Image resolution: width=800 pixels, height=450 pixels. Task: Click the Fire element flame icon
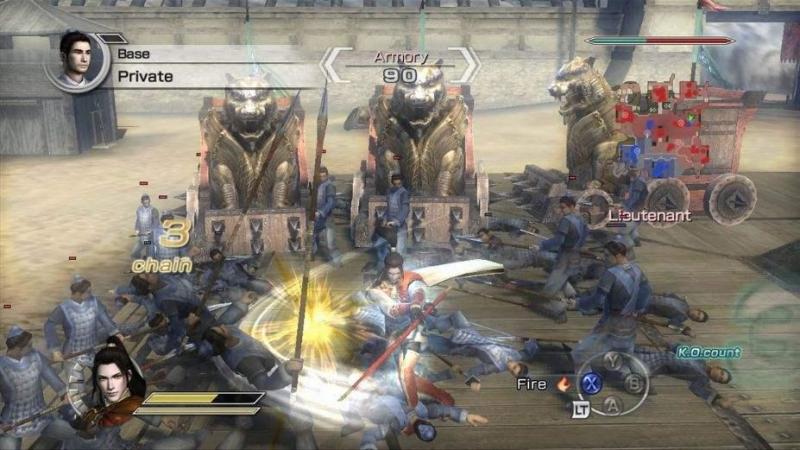pyautogui.click(x=563, y=383)
